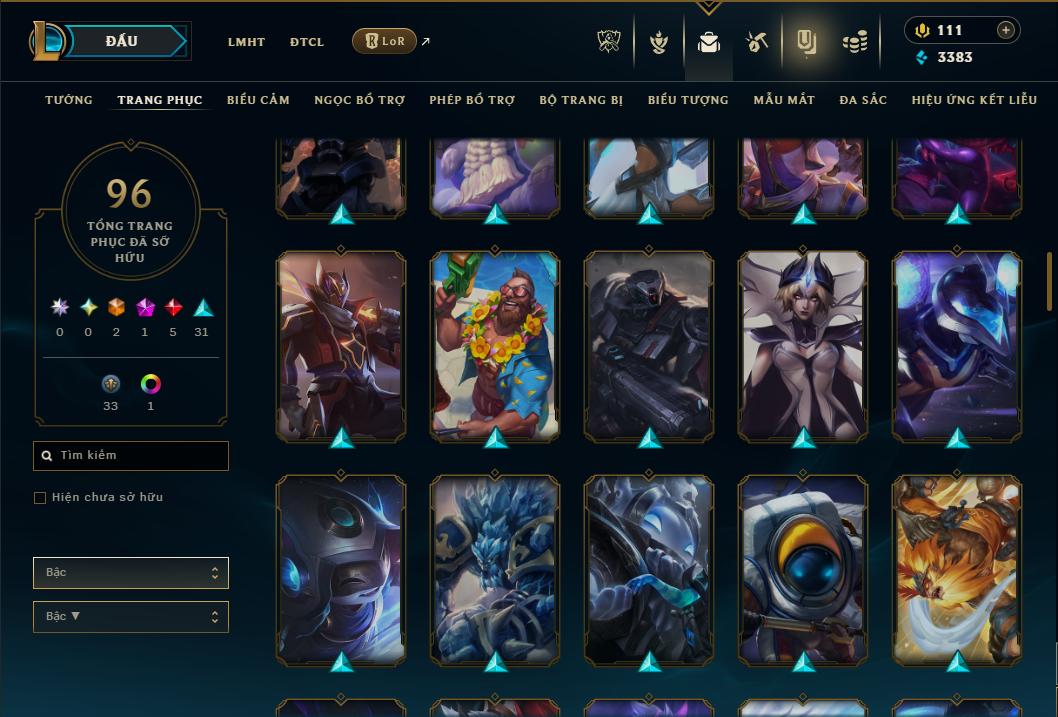This screenshot has width=1058, height=717.
Task: Open the store coins icon
Action: [854, 42]
